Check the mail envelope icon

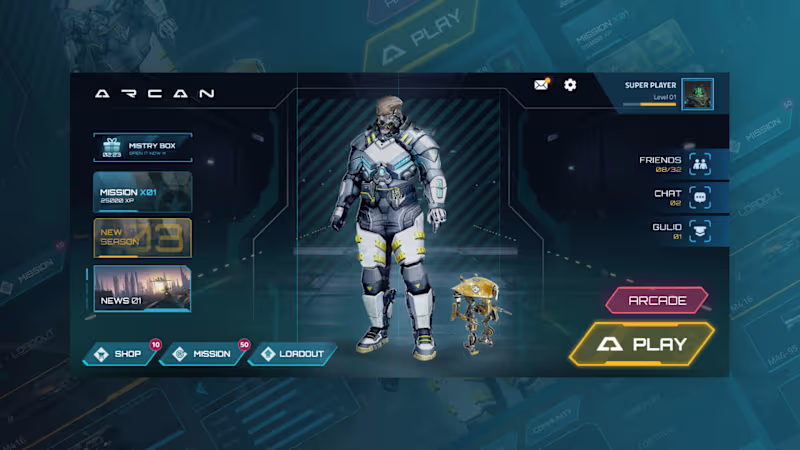(x=541, y=85)
